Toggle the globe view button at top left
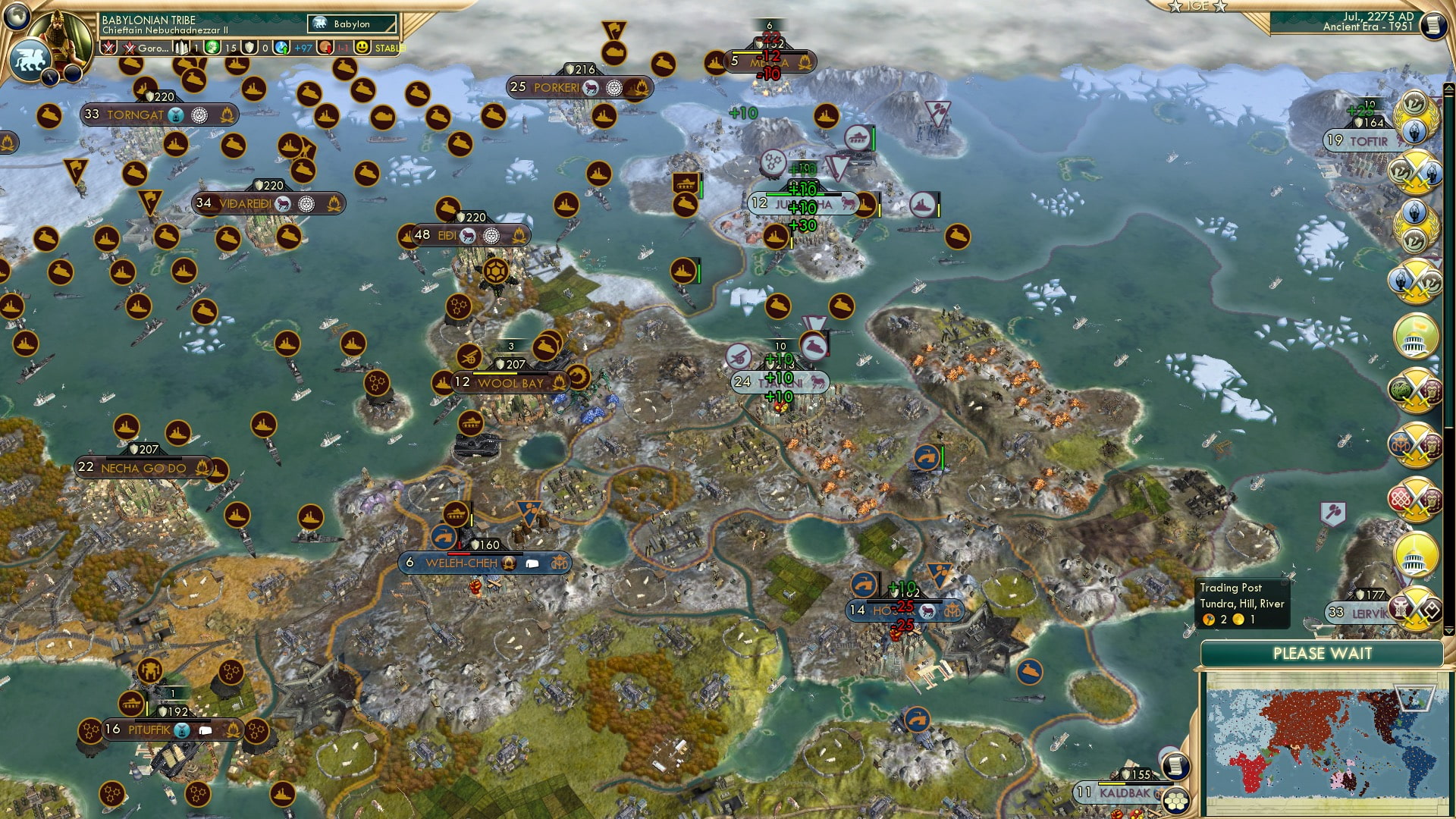 pos(16,14)
